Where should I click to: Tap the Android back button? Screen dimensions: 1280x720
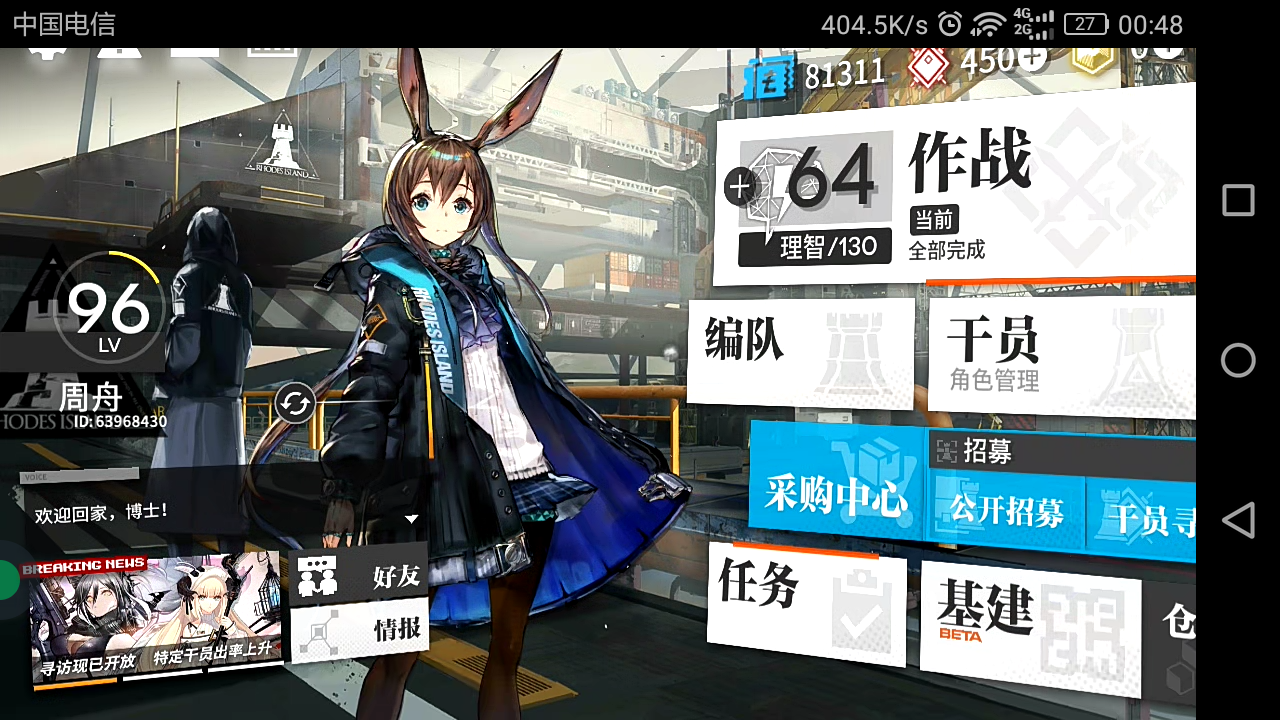click(x=1238, y=520)
